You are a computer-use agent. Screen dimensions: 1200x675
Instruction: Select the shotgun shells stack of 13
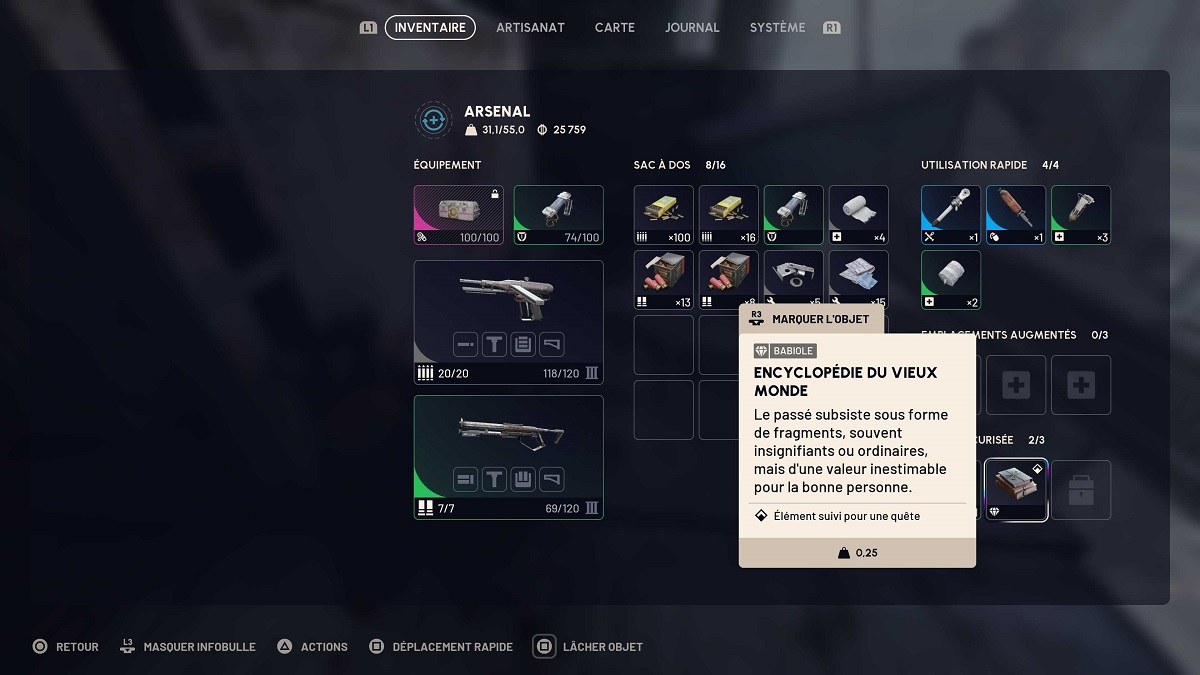click(664, 280)
